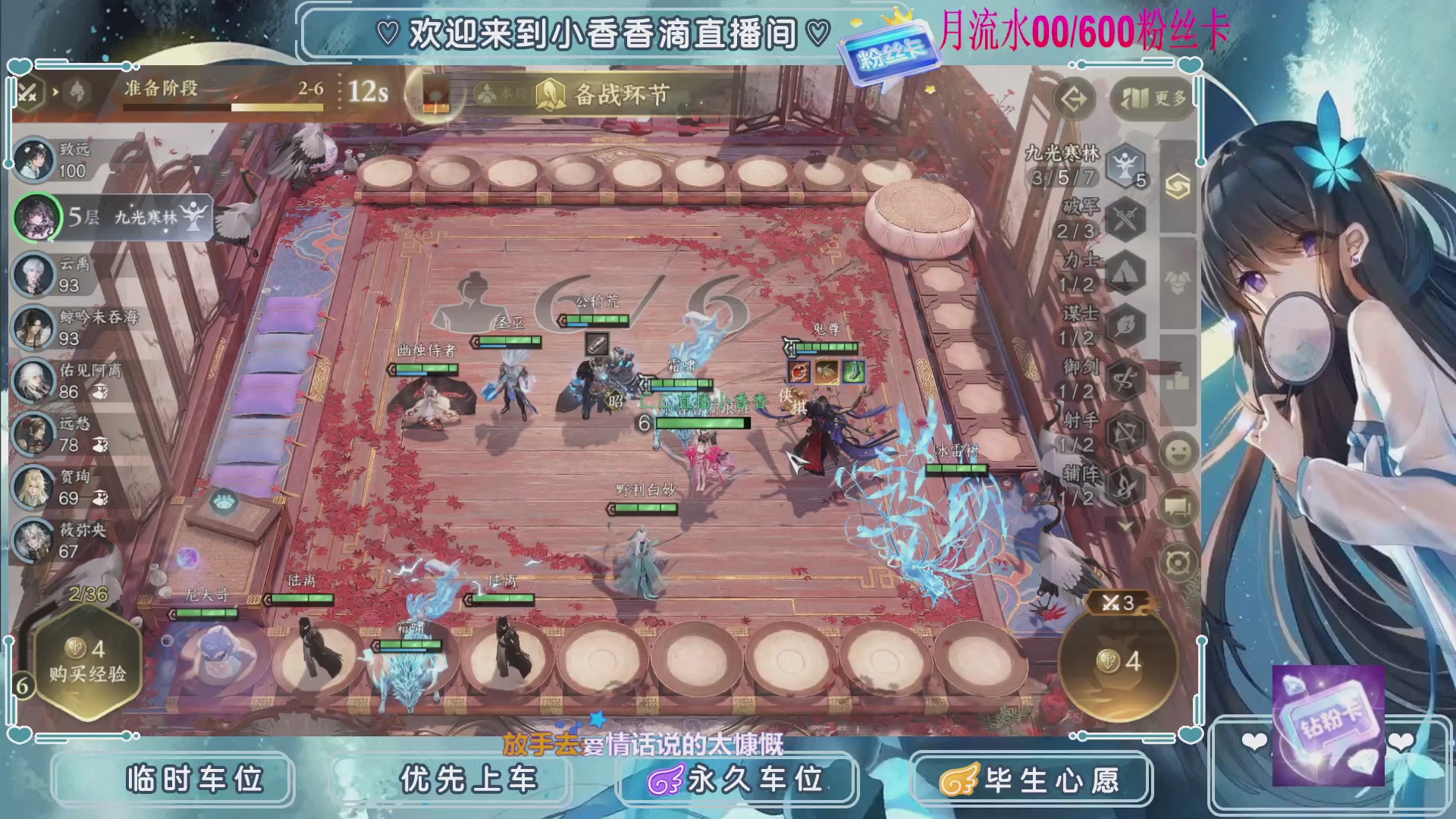
Task: Select the 野利白纱 unit on the board
Action: pyautogui.click(x=643, y=561)
